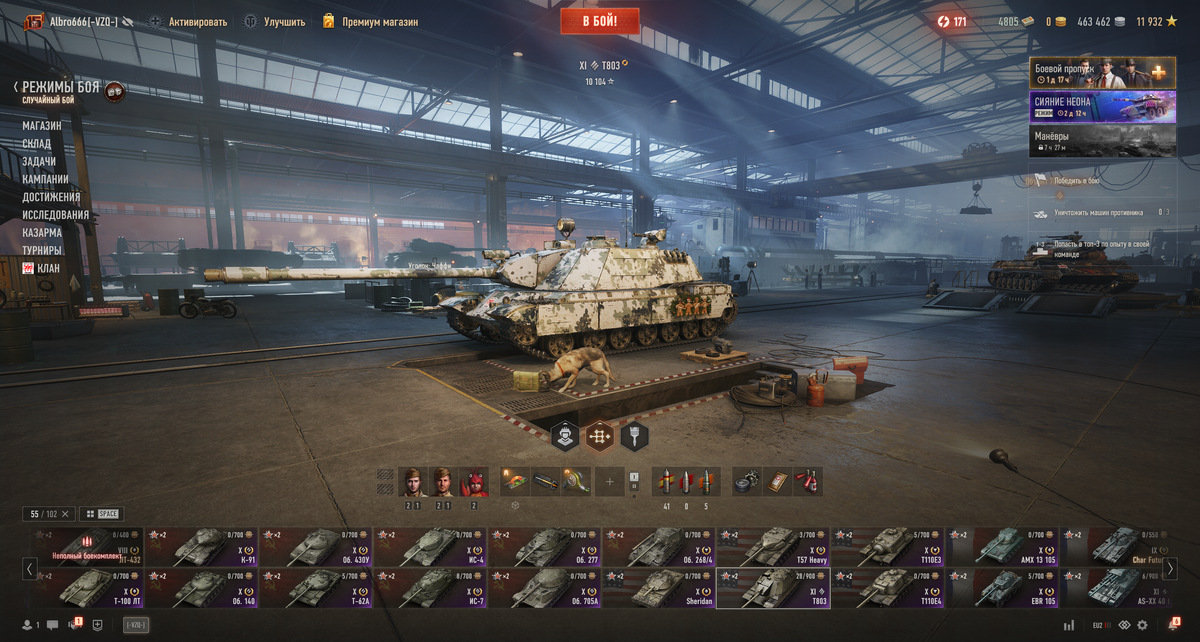This screenshot has height=642, width=1200.
Task: Go to the Склад (depot) section
Action: point(37,144)
